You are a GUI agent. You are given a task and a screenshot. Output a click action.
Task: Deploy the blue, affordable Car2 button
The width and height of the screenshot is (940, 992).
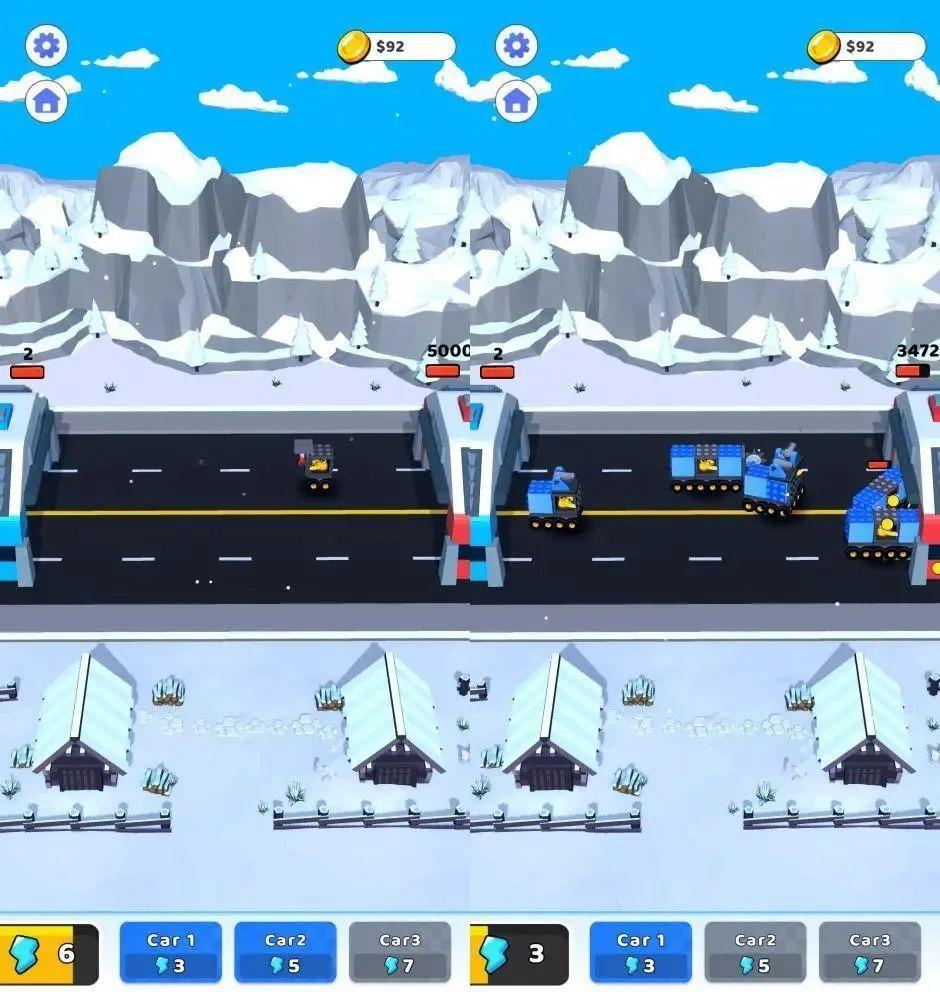(285, 952)
